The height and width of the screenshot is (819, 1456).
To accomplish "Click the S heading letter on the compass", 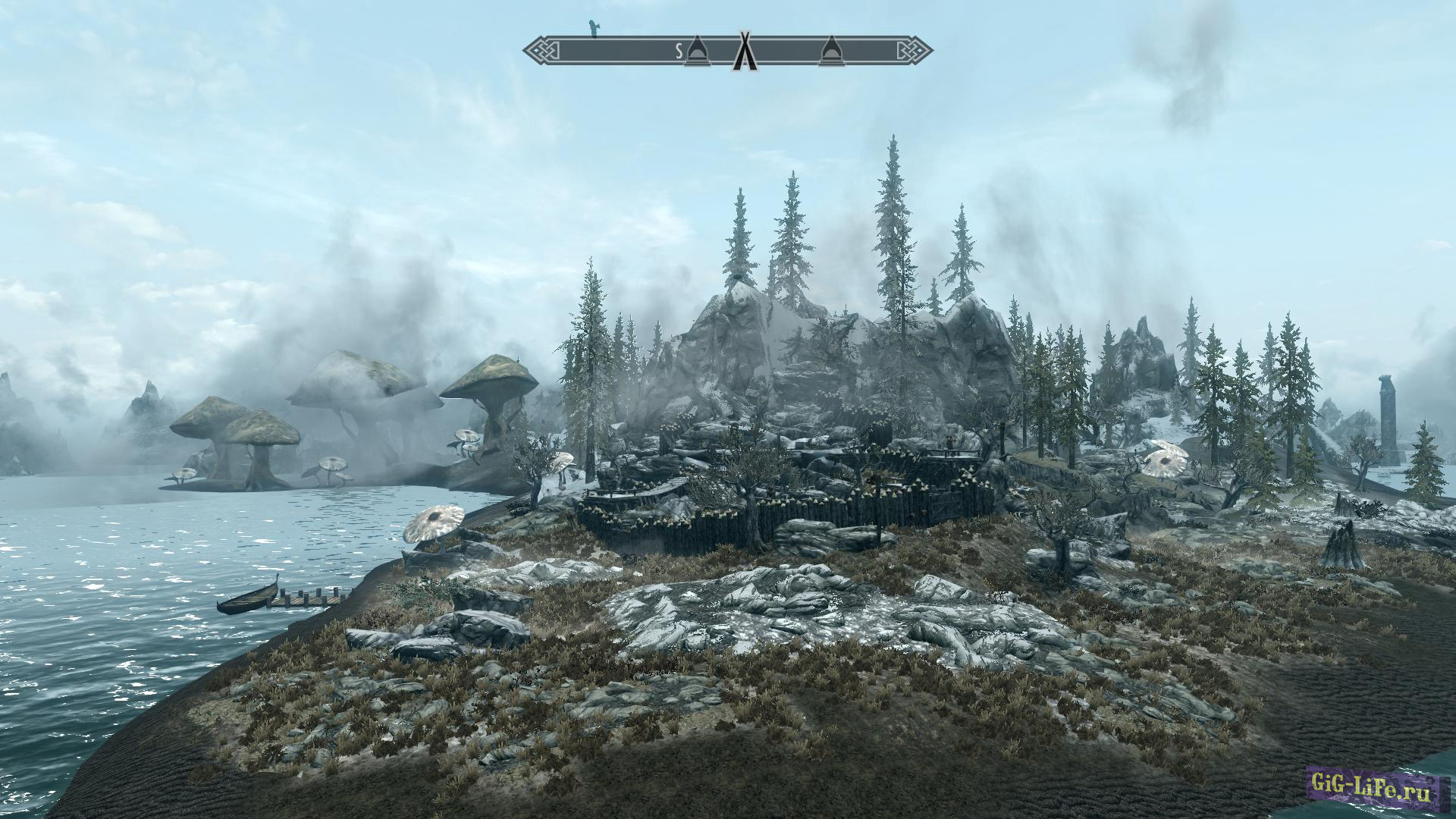I will pyautogui.click(x=679, y=52).
